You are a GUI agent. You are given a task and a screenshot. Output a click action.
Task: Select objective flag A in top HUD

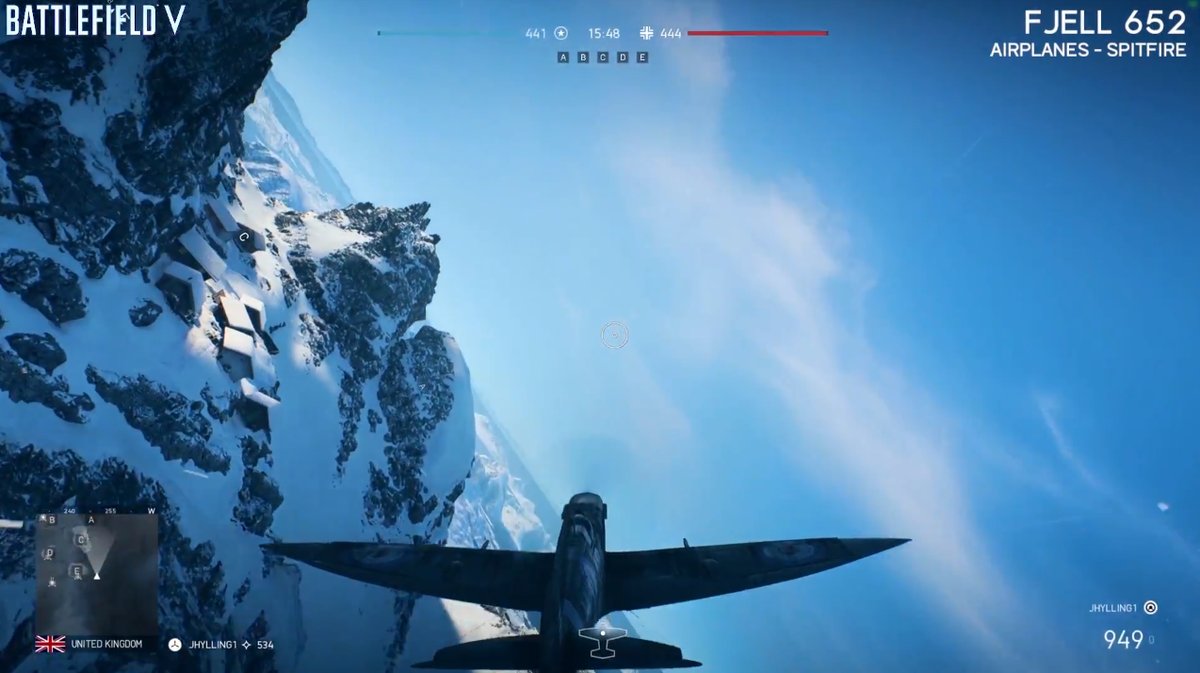563,57
